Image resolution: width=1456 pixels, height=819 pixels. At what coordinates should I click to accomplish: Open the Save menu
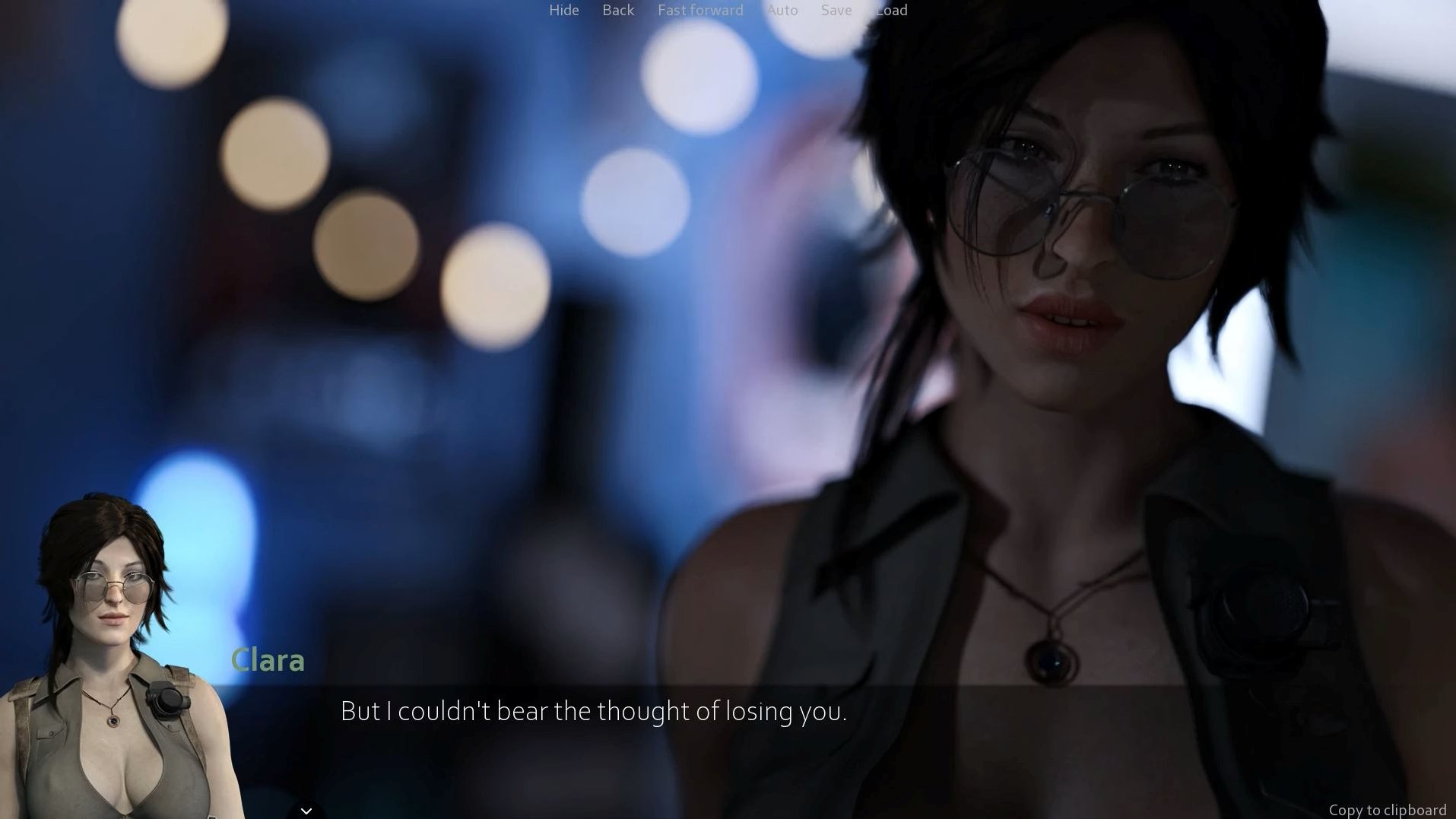(836, 10)
